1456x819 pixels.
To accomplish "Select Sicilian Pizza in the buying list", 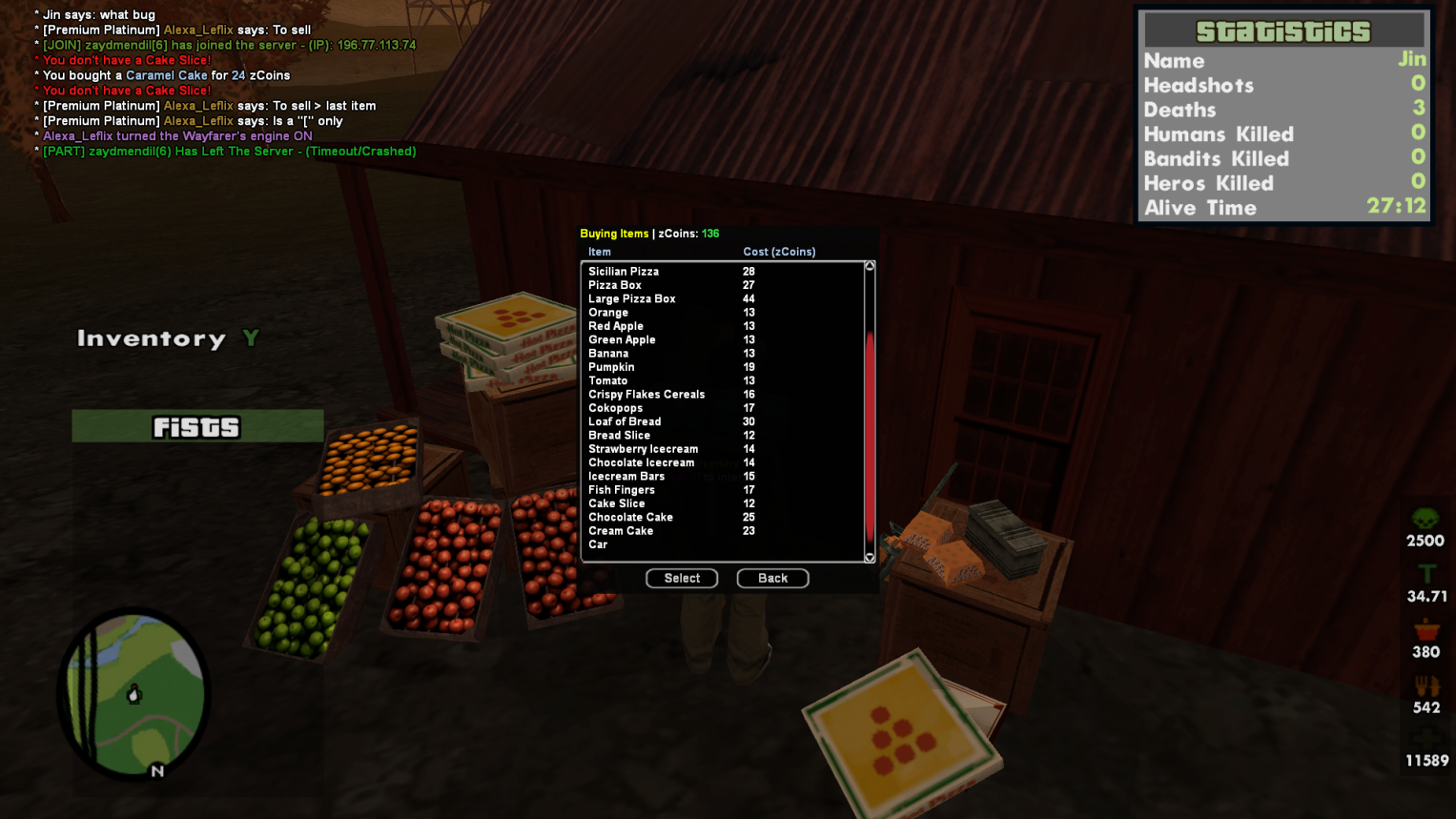I will (624, 271).
